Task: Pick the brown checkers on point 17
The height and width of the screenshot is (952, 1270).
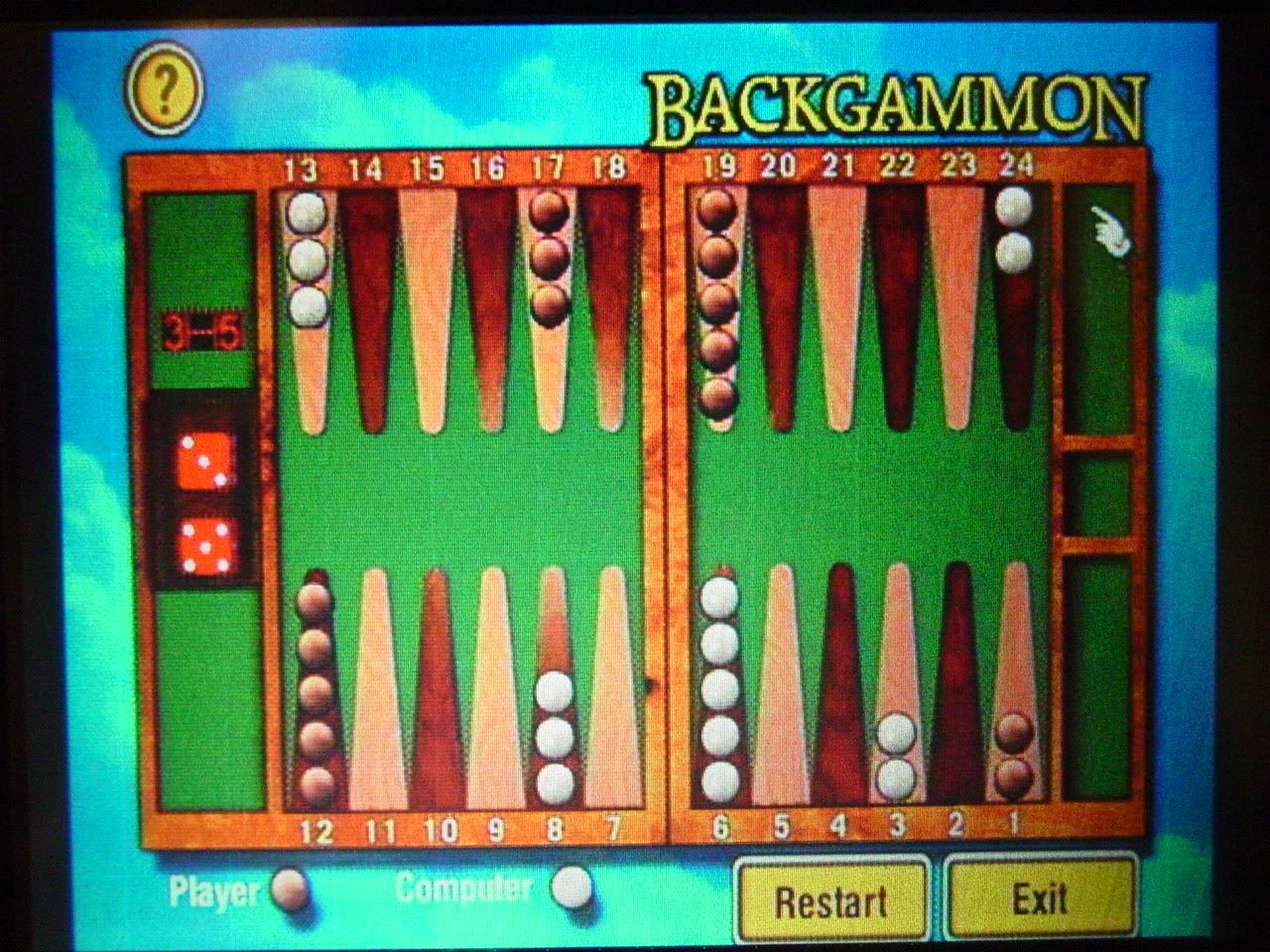Action: click(x=548, y=257)
